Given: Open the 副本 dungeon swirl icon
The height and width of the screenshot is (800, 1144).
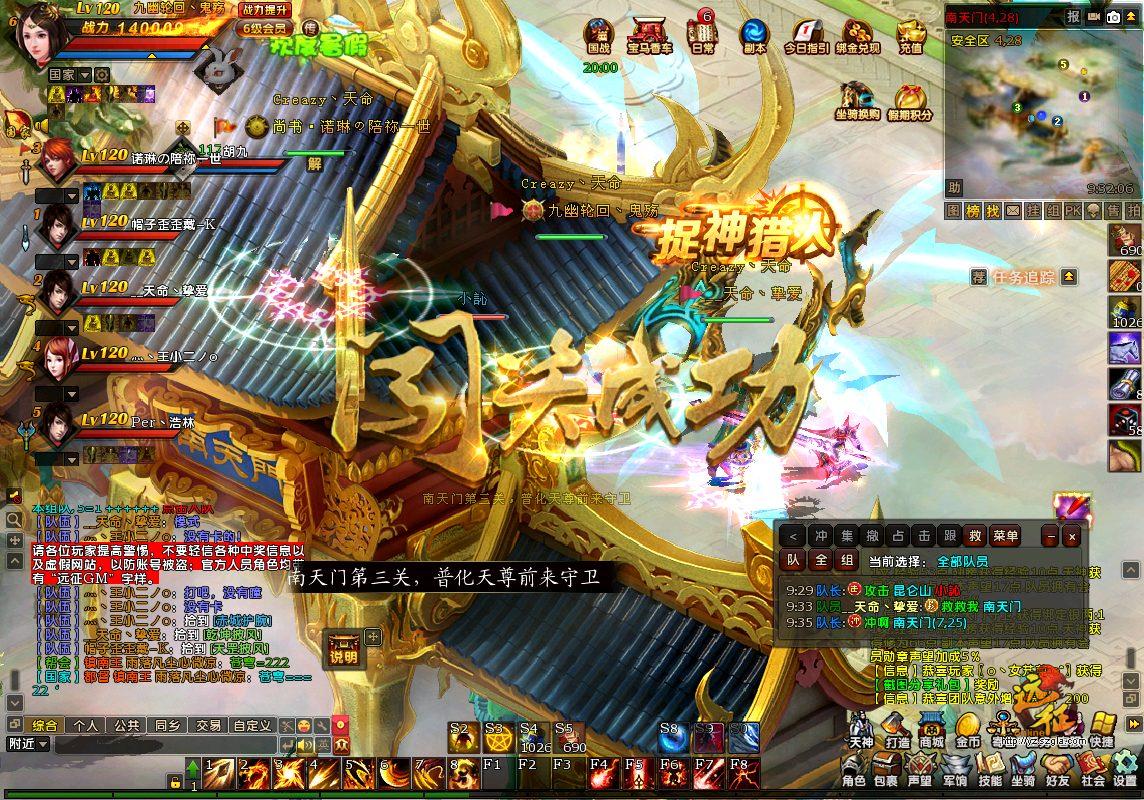Looking at the screenshot, I should pyautogui.click(x=754, y=35).
